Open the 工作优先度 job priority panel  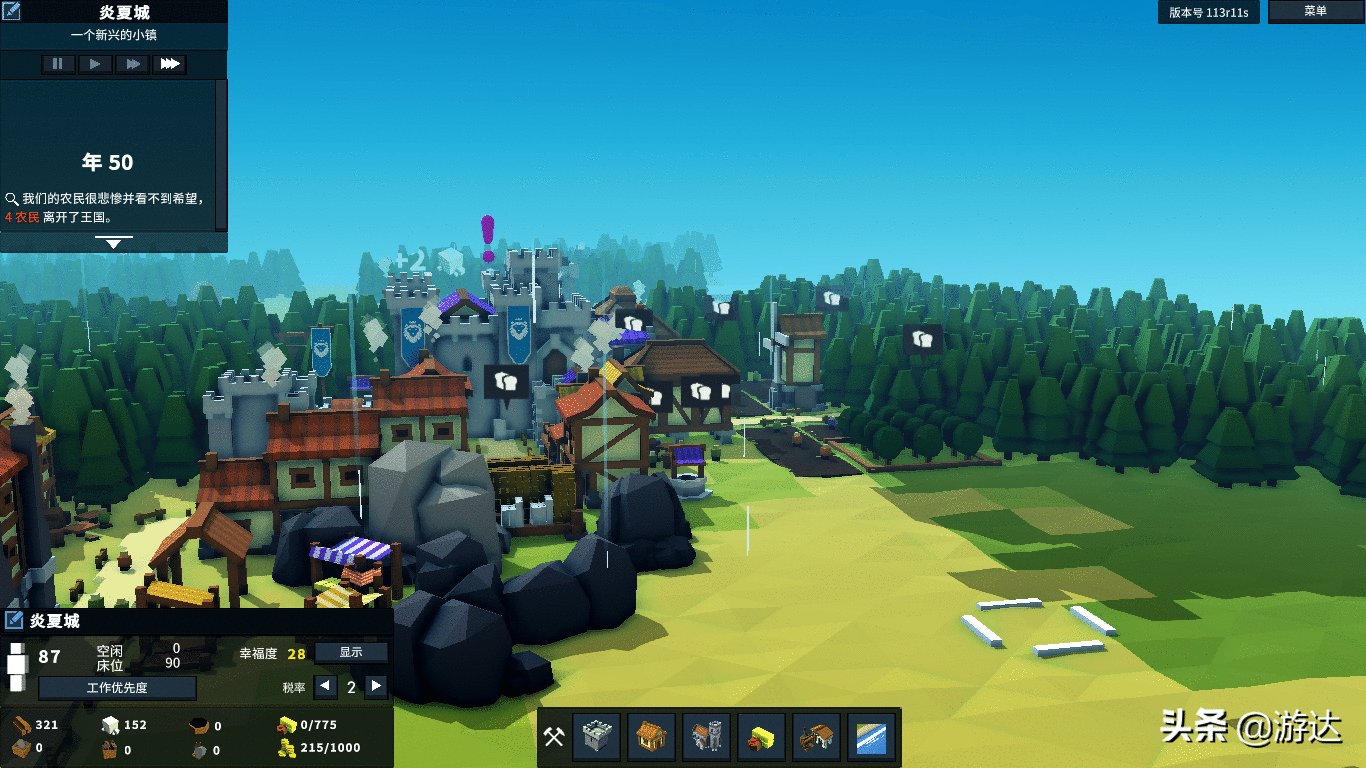coord(117,688)
